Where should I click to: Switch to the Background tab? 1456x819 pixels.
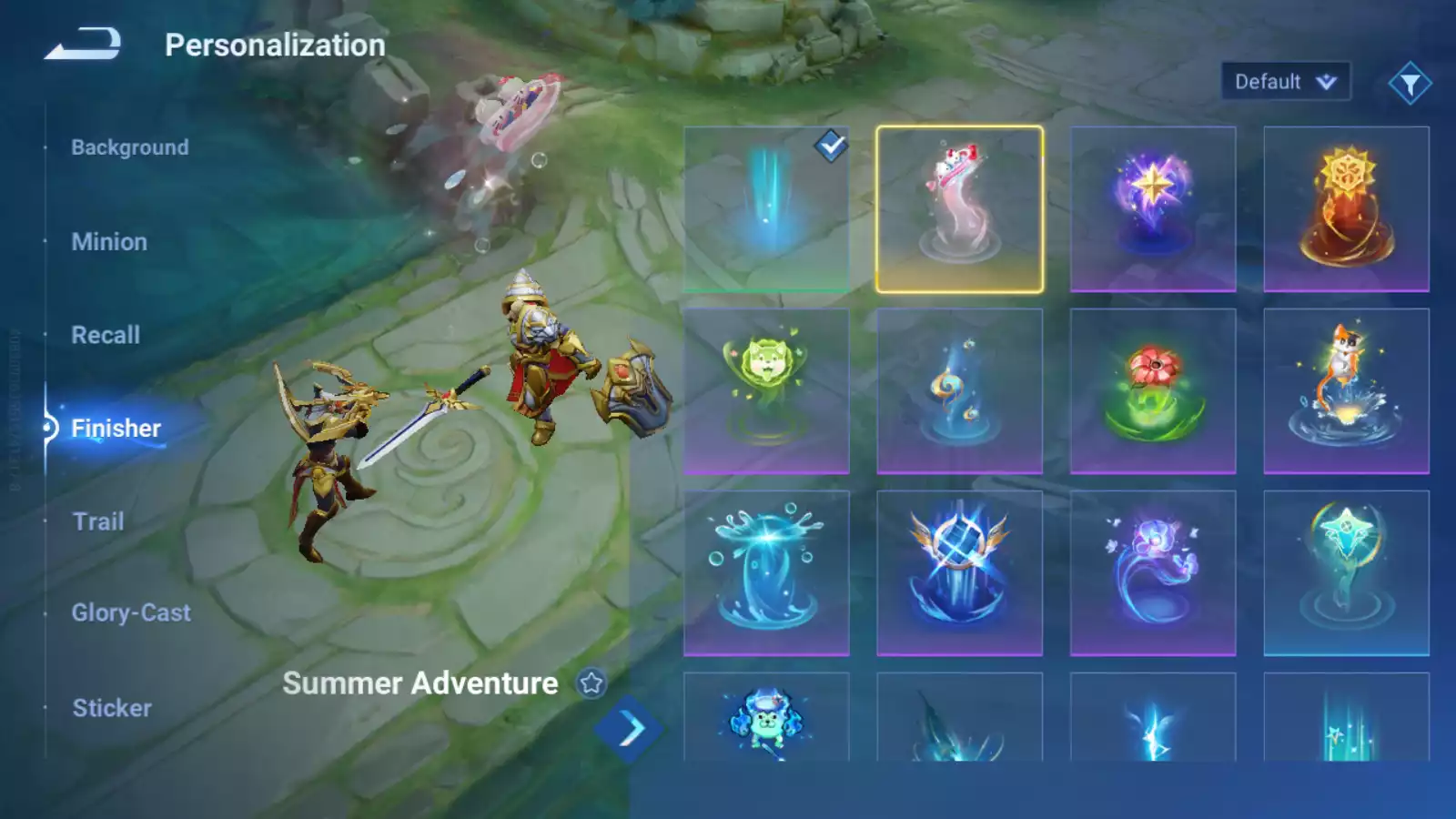130,147
